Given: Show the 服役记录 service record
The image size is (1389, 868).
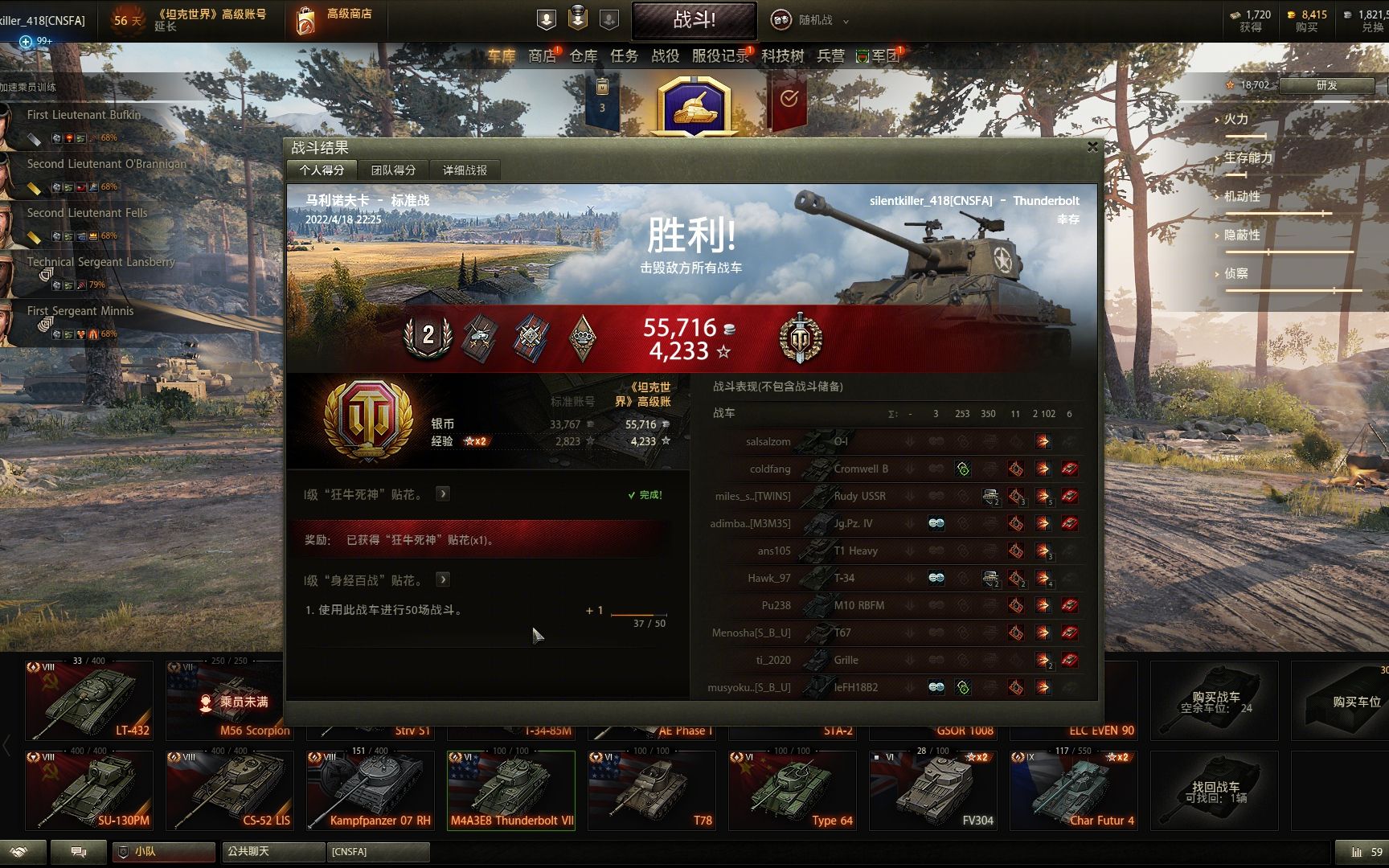Looking at the screenshot, I should point(719,55).
